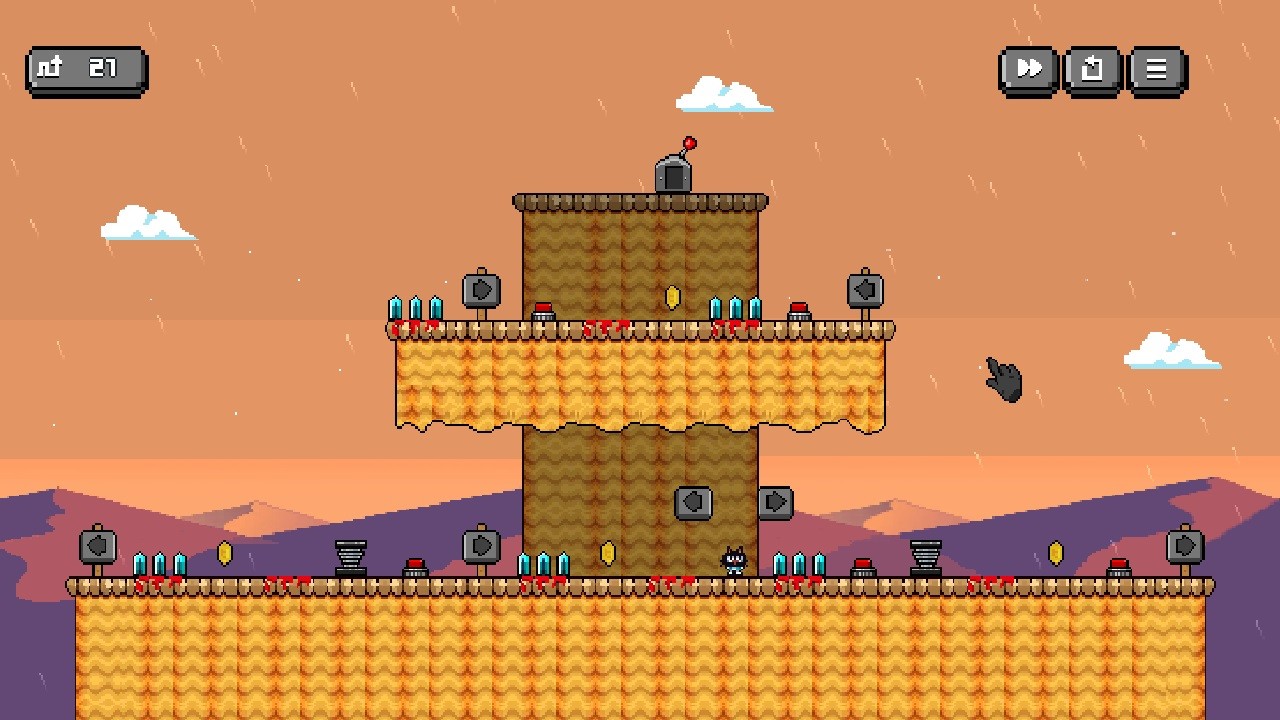Click the step counter showing 21
This screenshot has height=720, width=1280.
tap(85, 69)
